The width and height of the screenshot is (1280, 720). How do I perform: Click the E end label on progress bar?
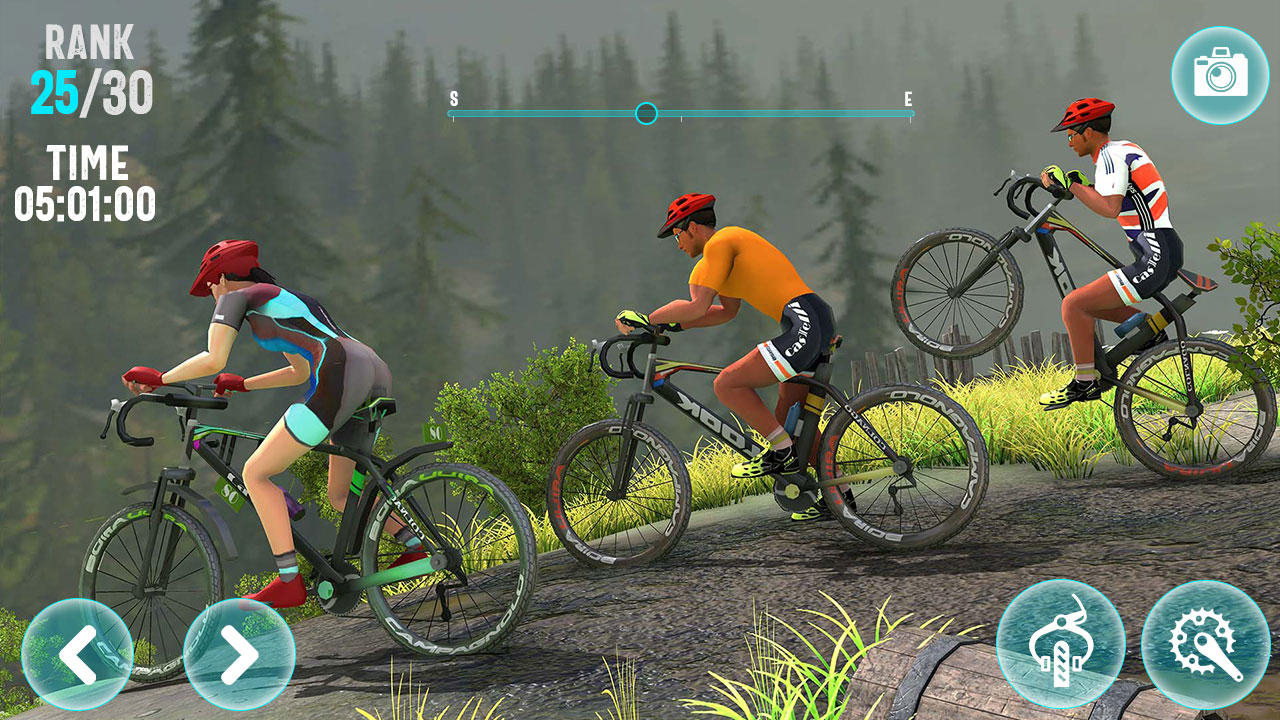tap(907, 99)
